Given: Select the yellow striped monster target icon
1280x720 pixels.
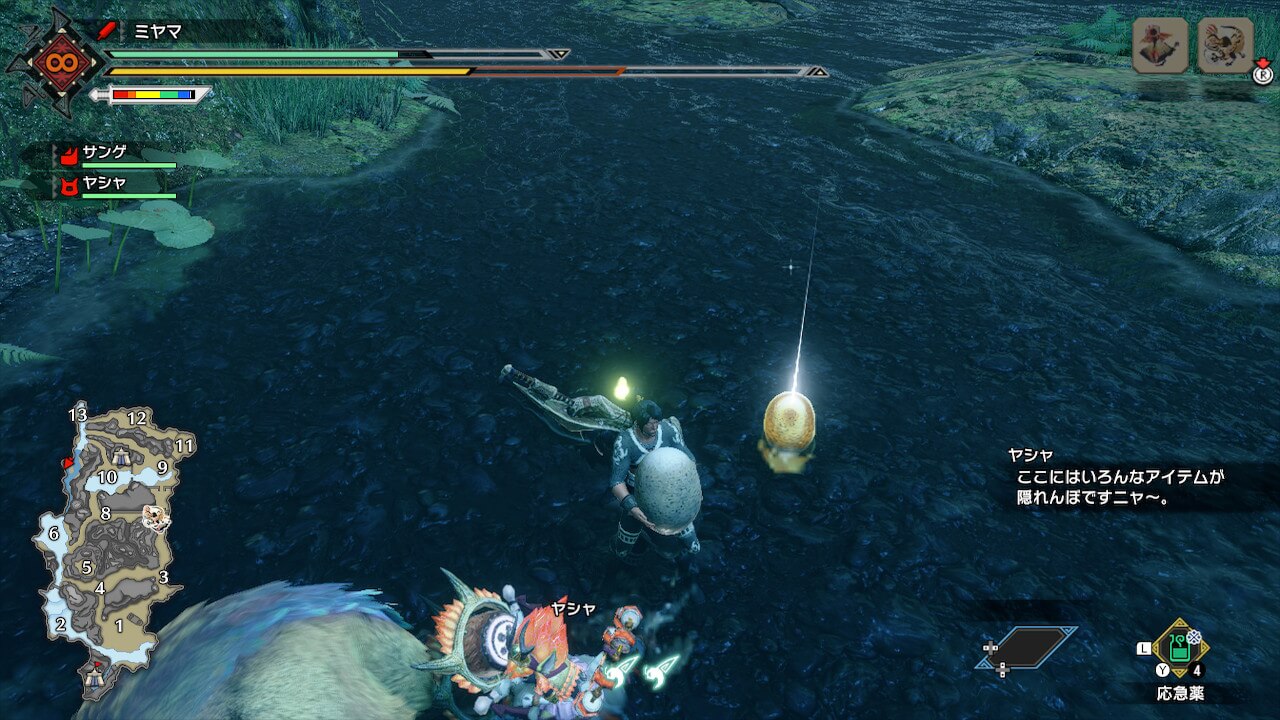Looking at the screenshot, I should point(1225,45).
